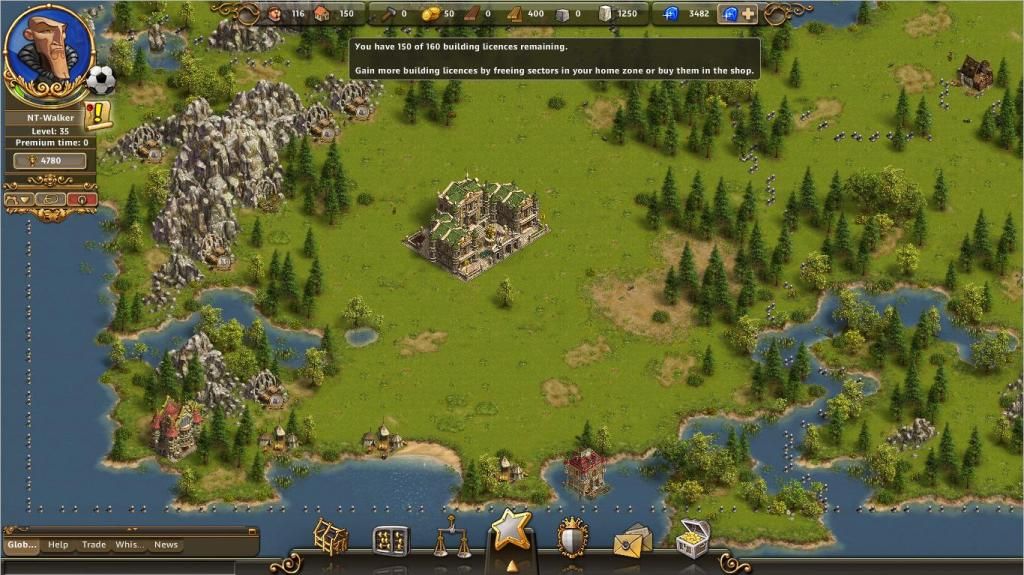Open the guild shield icon
The height and width of the screenshot is (575, 1024).
click(x=573, y=537)
